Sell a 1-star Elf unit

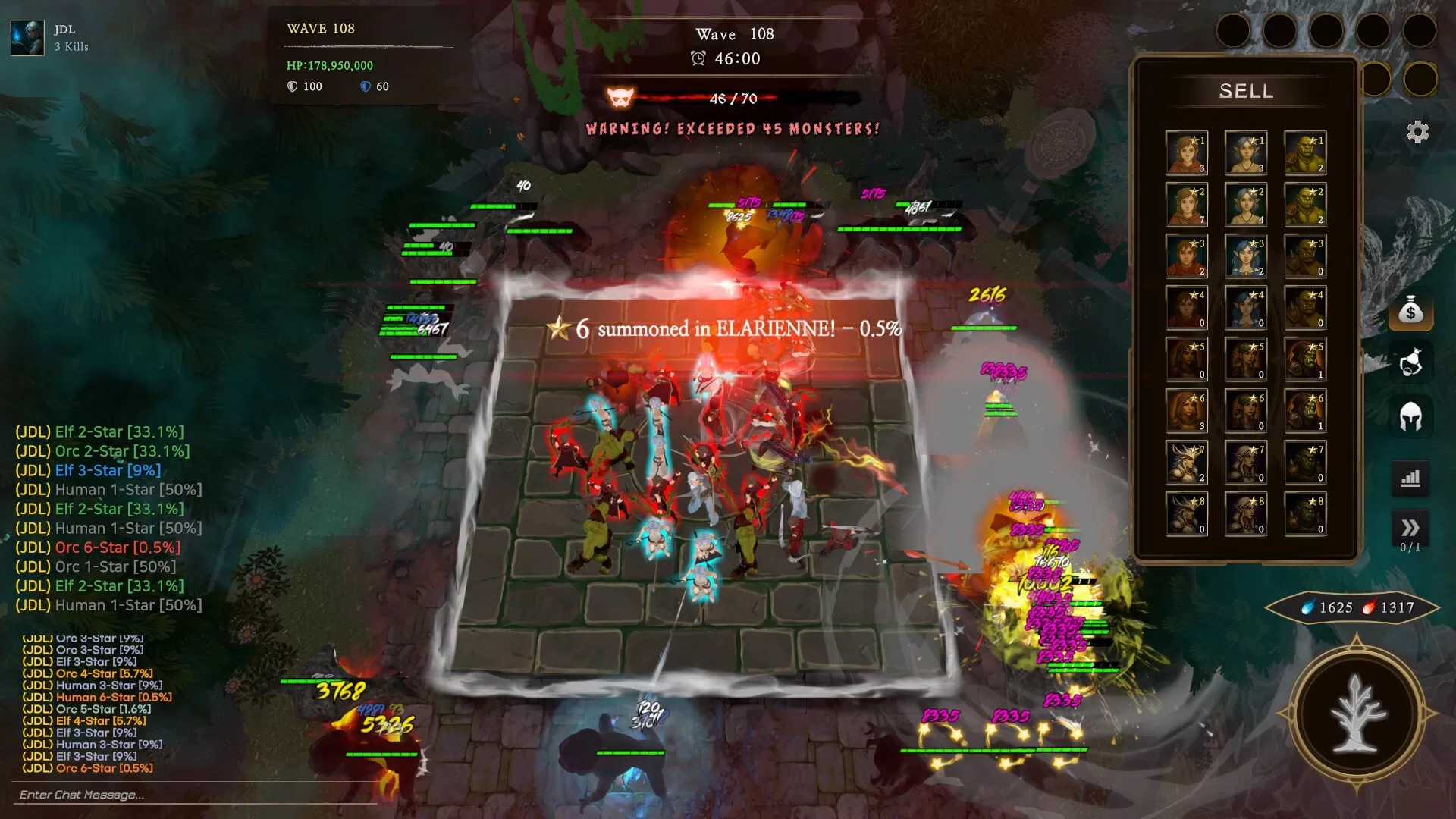[x=1246, y=152]
